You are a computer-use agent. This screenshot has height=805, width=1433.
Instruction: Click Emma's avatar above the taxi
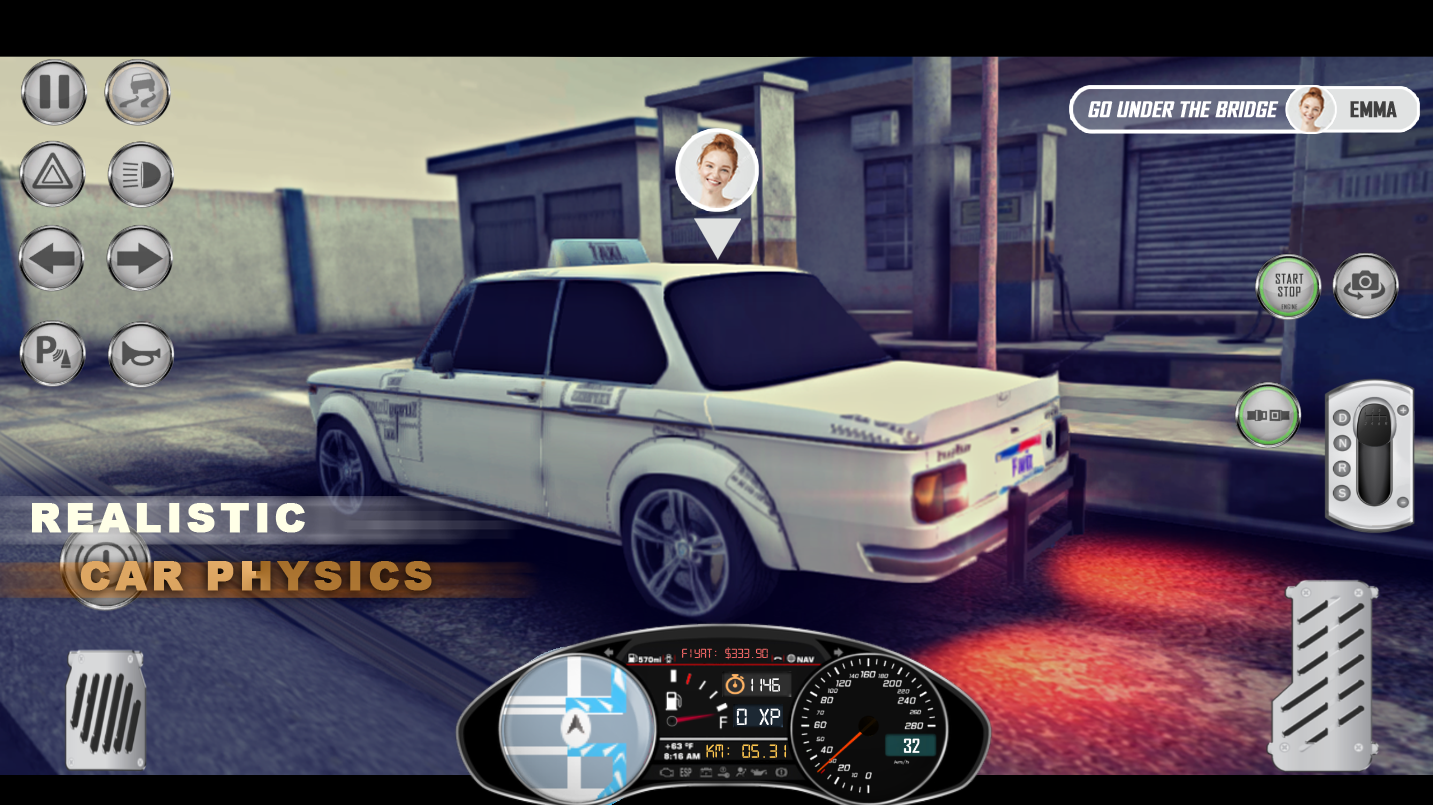tap(716, 169)
